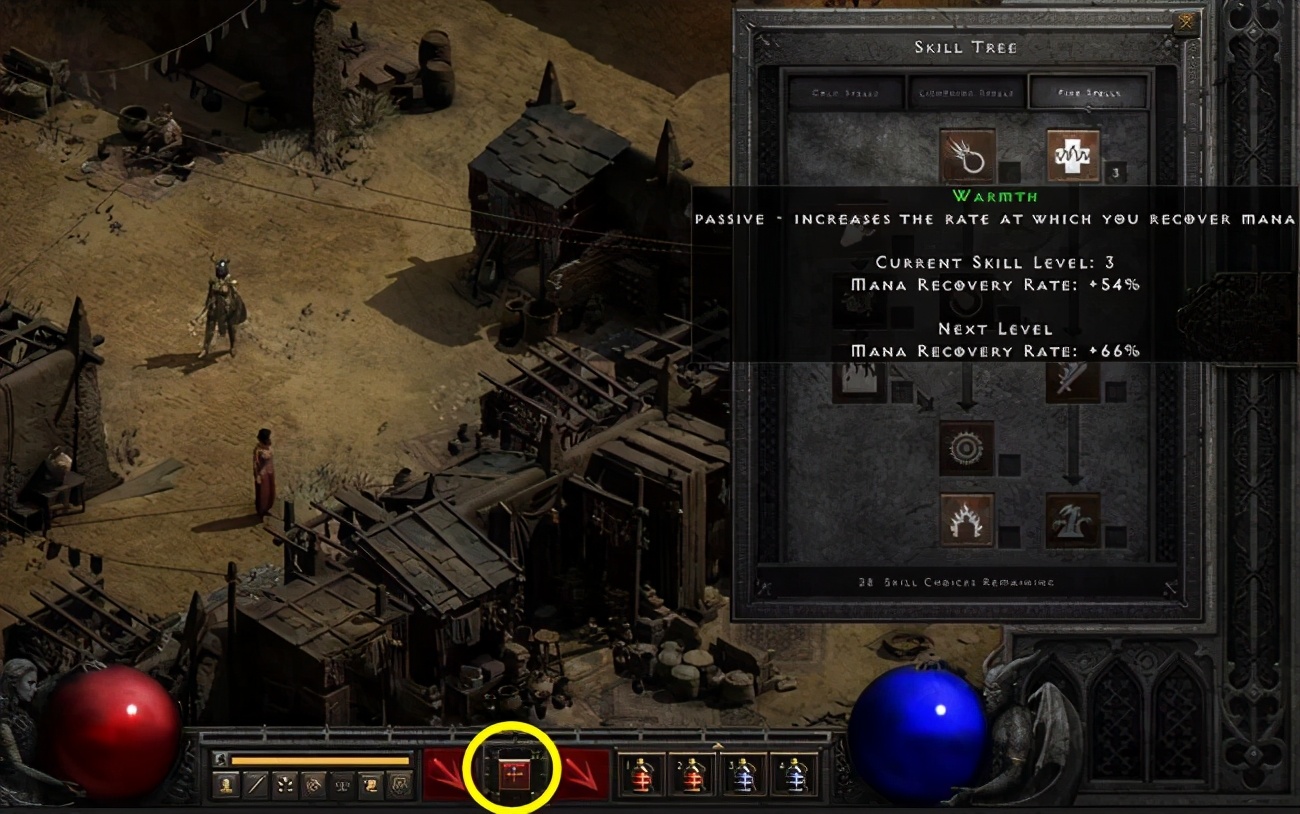Viewport: 1300px width, 814px height.
Task: Toggle run/walk icon beside the stamina bar
Action: coord(220,760)
